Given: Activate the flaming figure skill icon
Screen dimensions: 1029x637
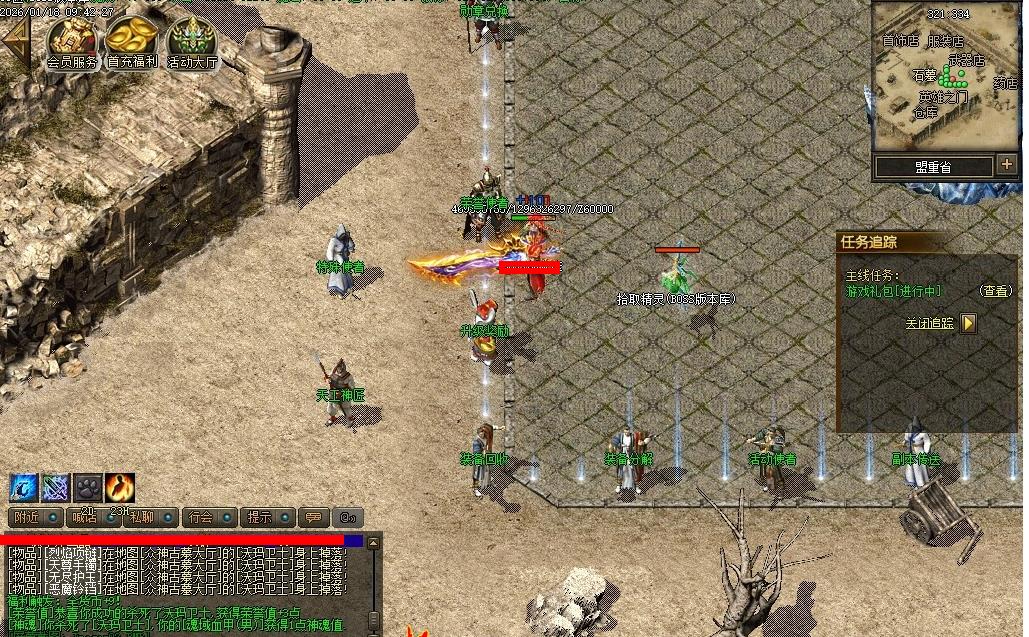Looking at the screenshot, I should coord(120,487).
